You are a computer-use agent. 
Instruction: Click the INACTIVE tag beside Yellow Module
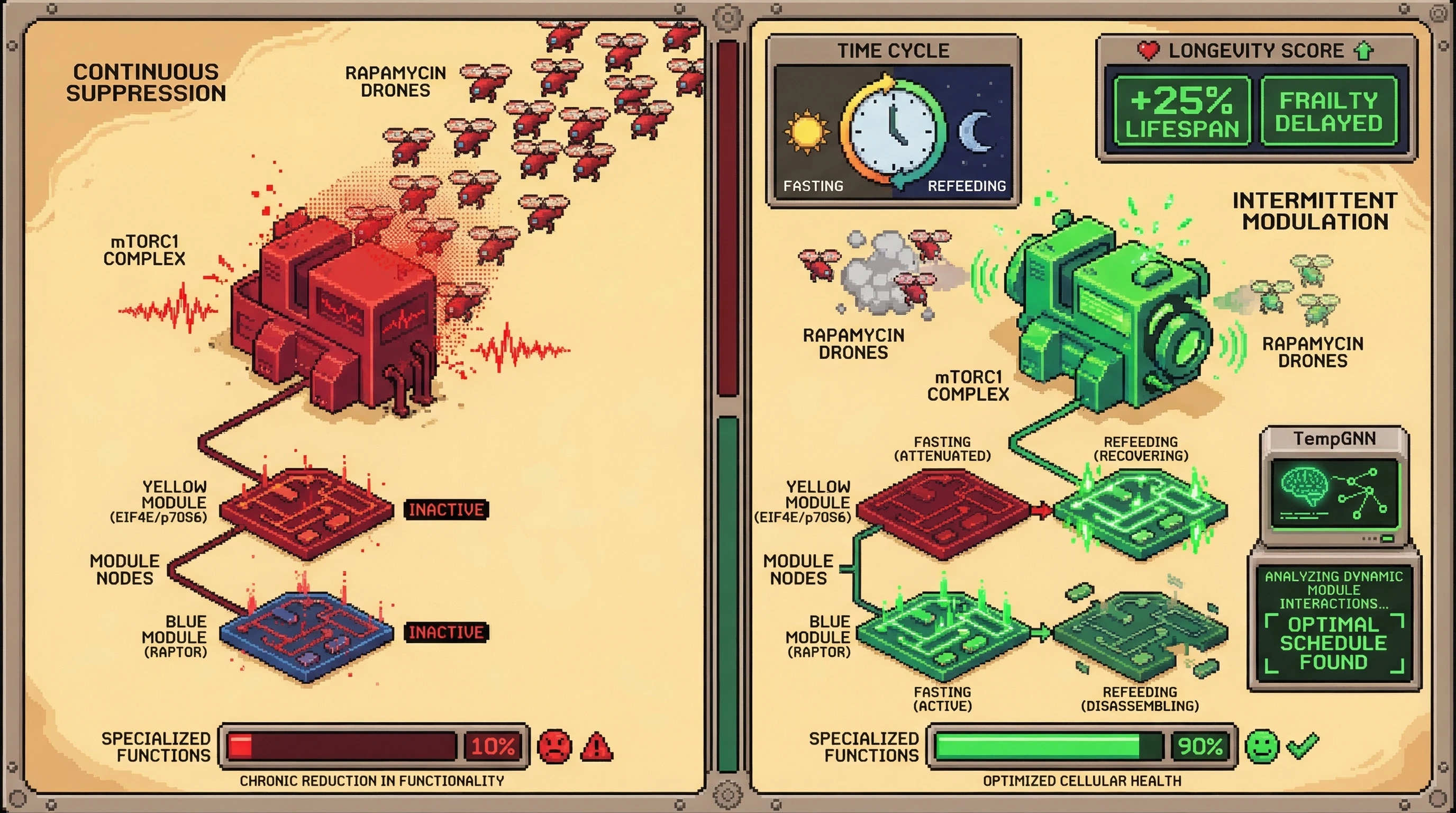446,509
